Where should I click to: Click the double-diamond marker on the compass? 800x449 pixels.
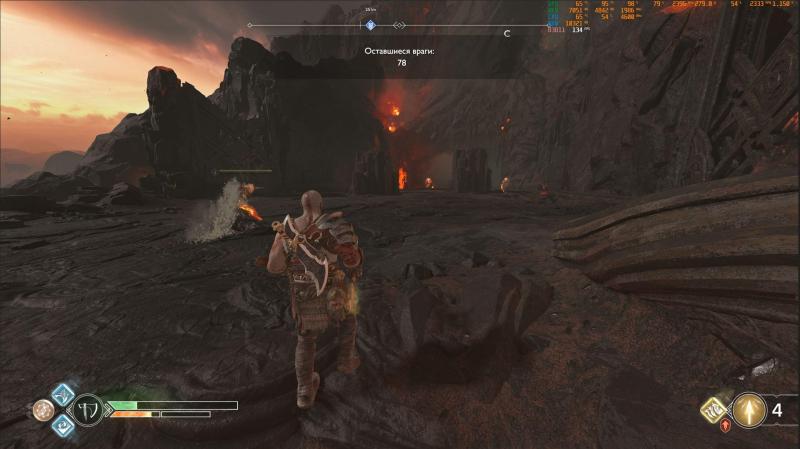tap(399, 25)
